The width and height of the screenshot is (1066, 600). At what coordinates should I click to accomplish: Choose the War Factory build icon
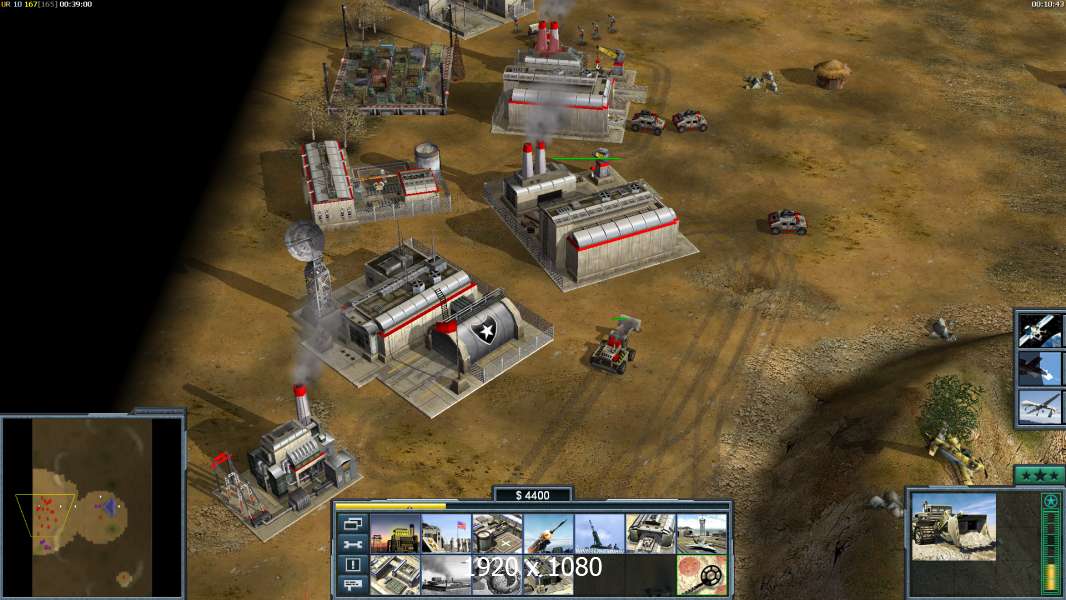tap(651, 534)
